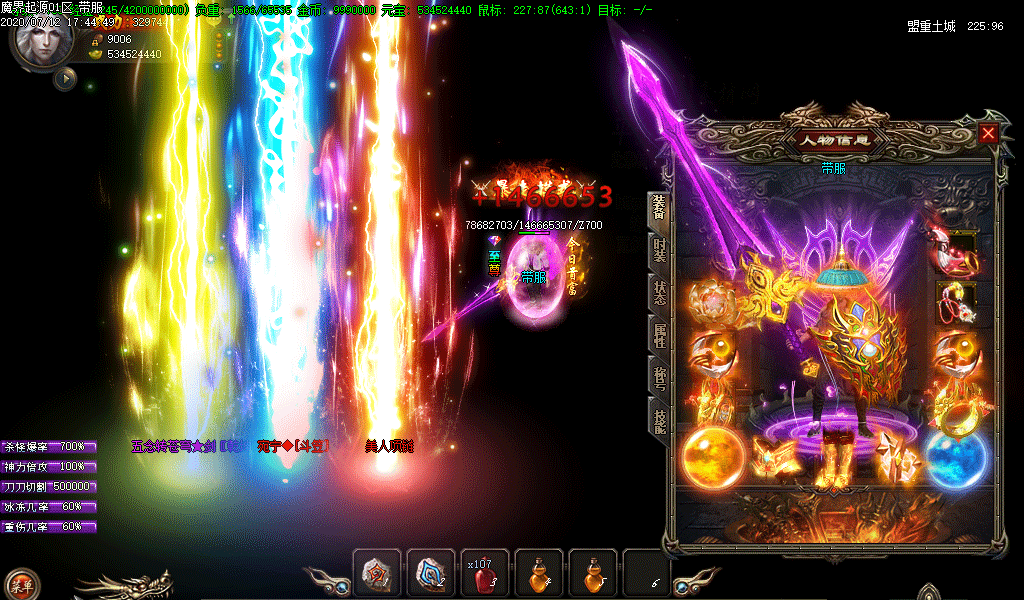
Task: Close the 人物信息 character panel
Action: coord(988,133)
